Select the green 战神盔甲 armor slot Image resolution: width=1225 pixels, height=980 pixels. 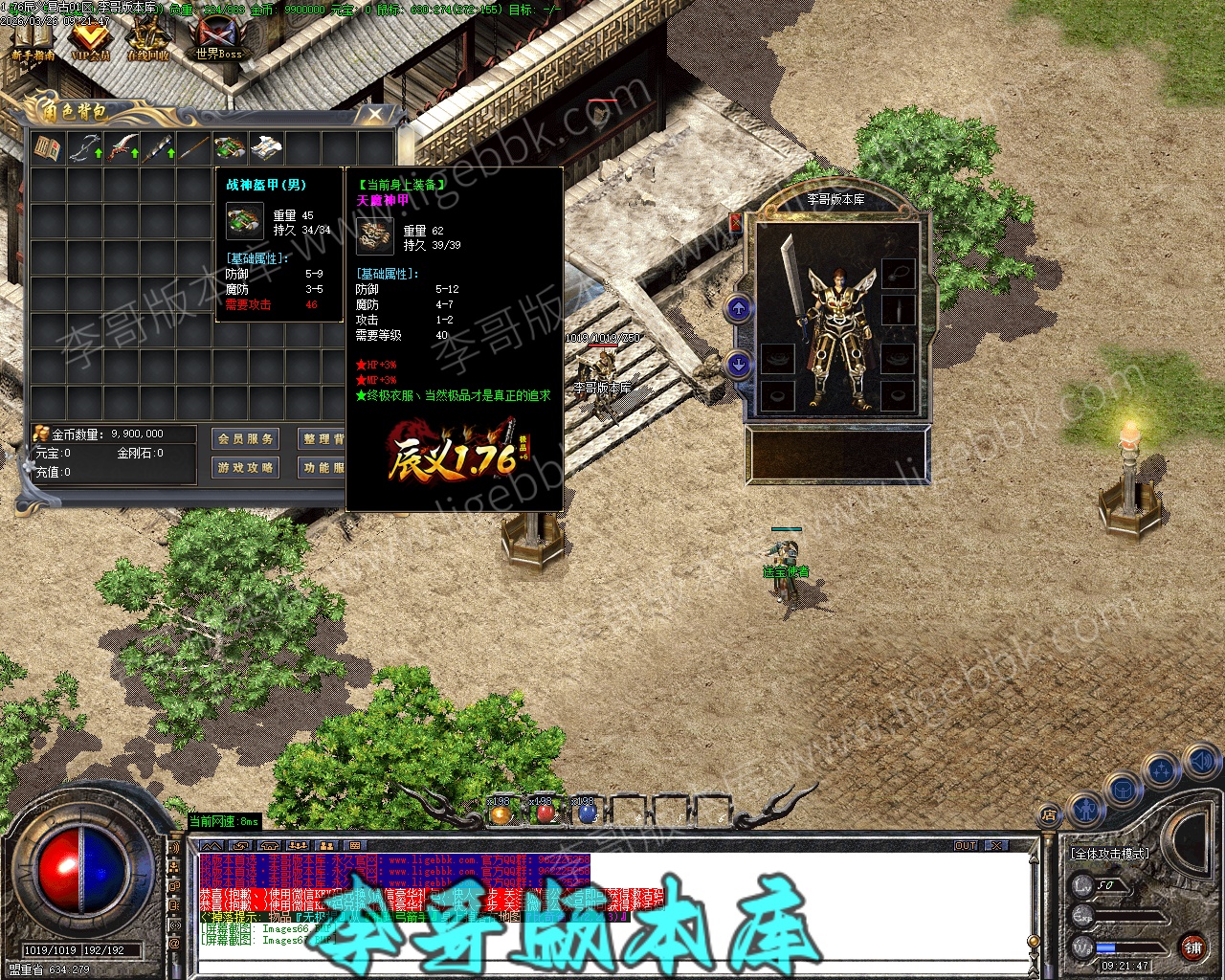[231, 148]
